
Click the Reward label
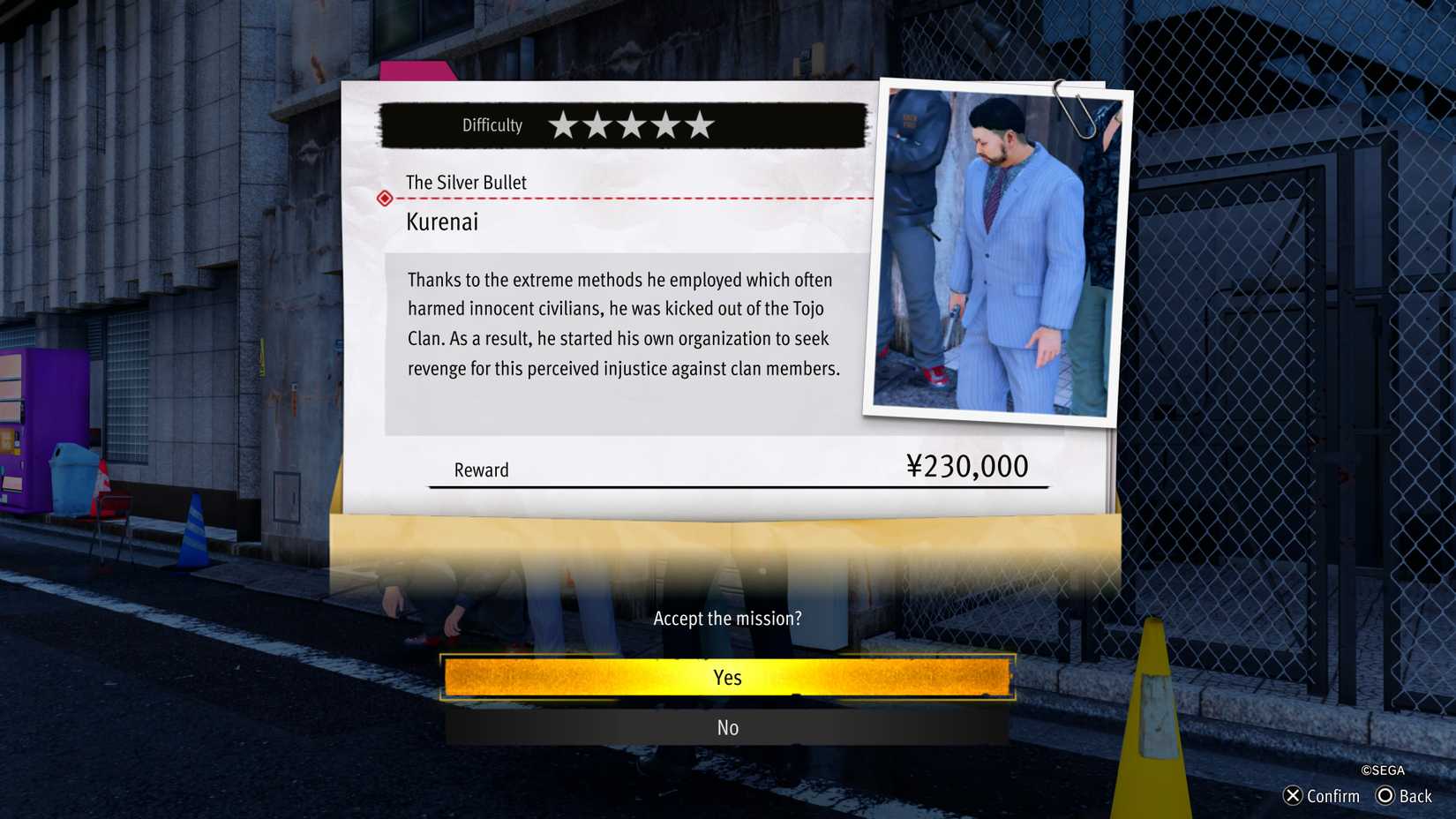tap(480, 470)
